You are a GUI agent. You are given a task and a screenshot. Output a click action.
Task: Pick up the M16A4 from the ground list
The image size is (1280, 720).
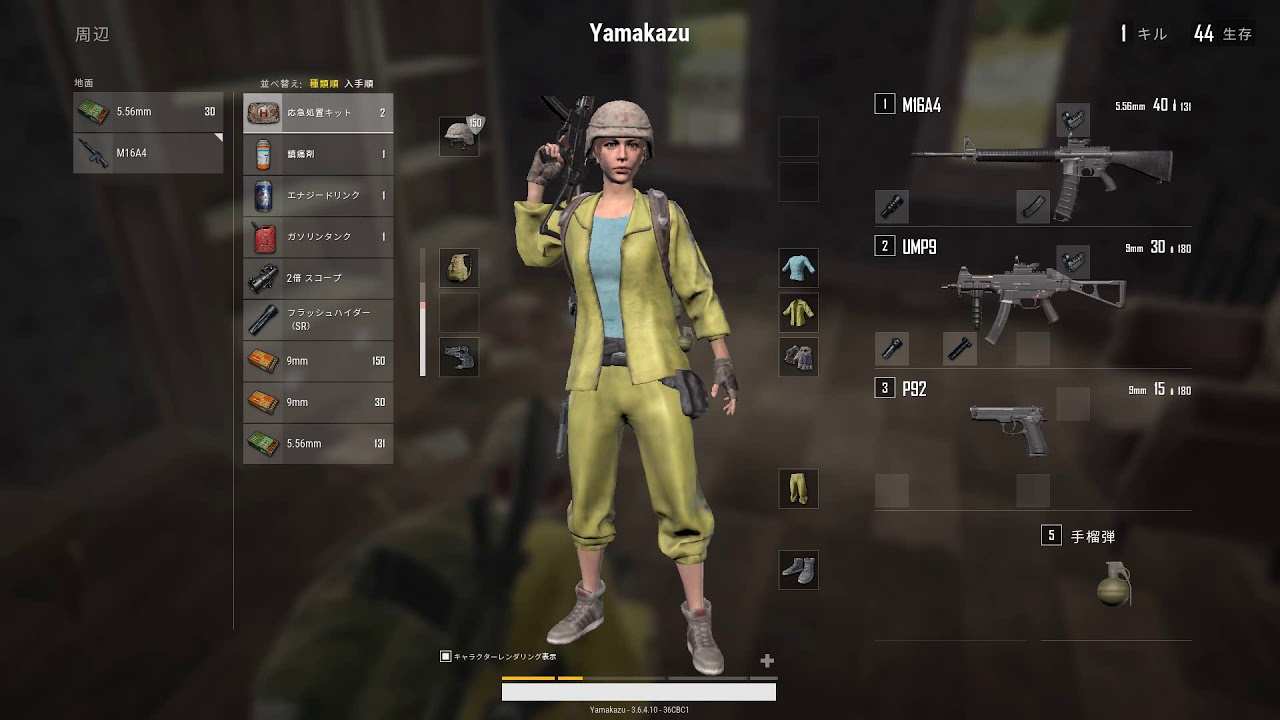[x=148, y=153]
